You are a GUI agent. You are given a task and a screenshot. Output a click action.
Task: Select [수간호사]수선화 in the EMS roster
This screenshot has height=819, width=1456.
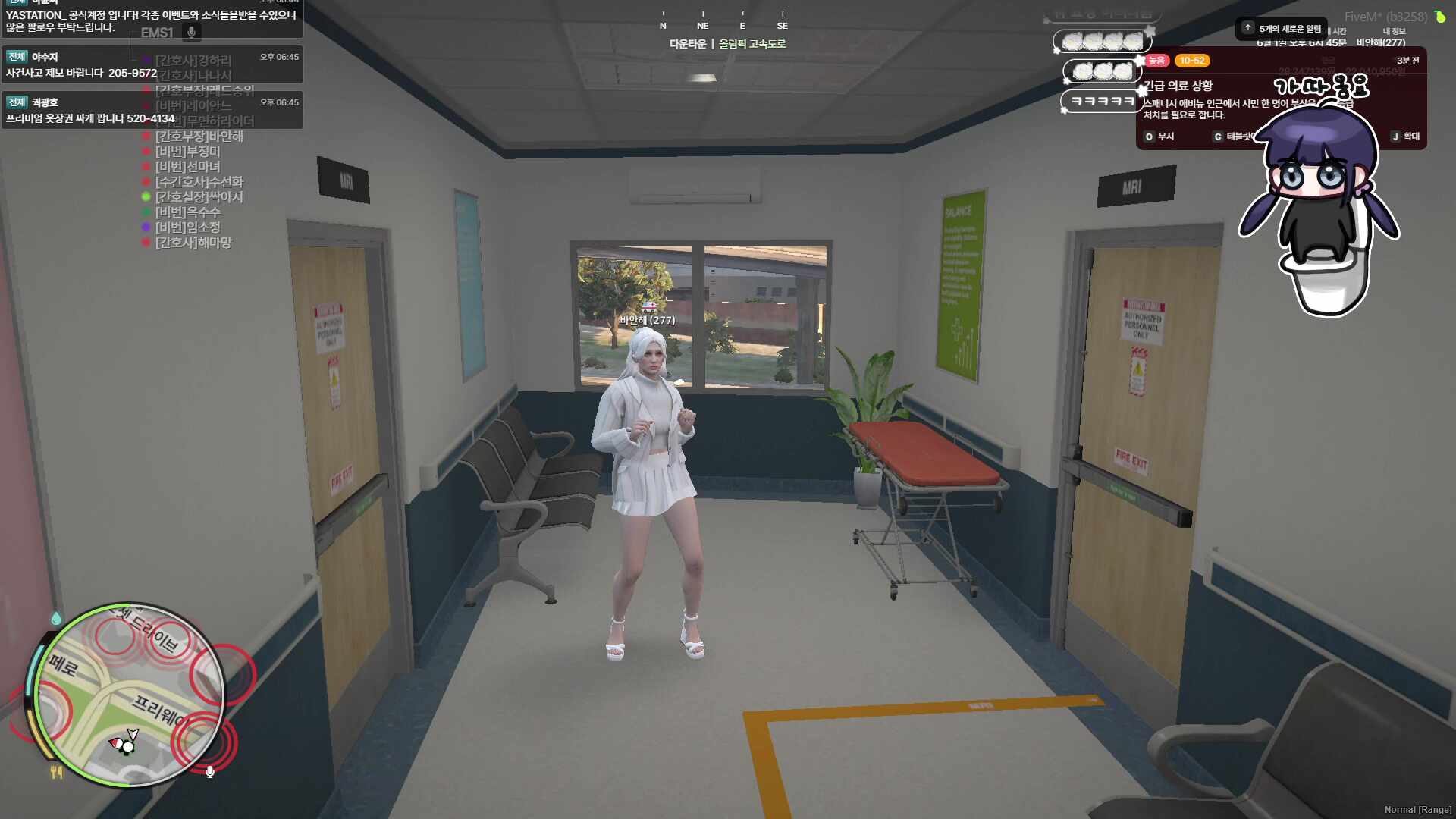pyautogui.click(x=199, y=182)
